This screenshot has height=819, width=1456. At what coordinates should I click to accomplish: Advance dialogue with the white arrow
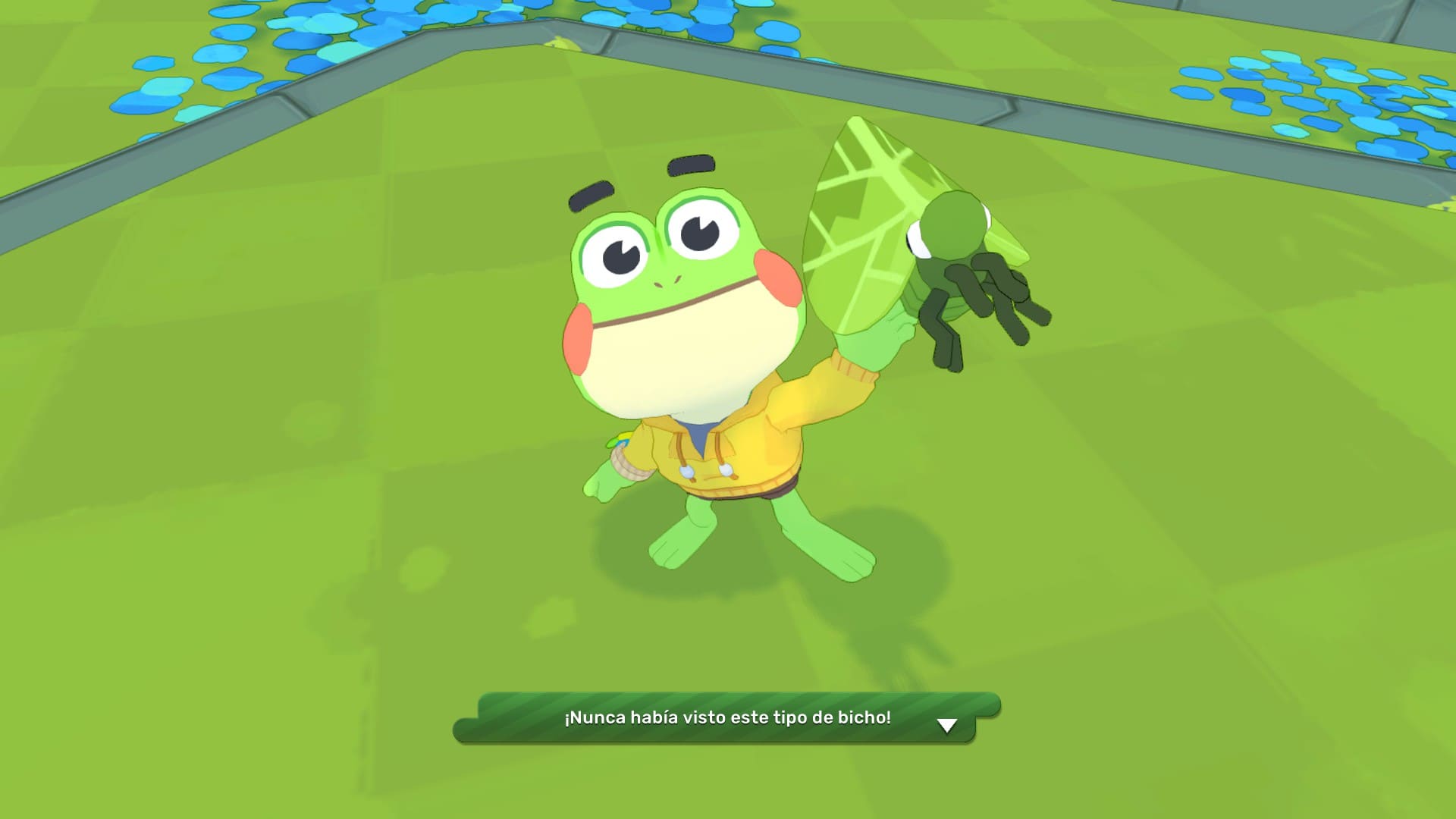pyautogui.click(x=946, y=726)
